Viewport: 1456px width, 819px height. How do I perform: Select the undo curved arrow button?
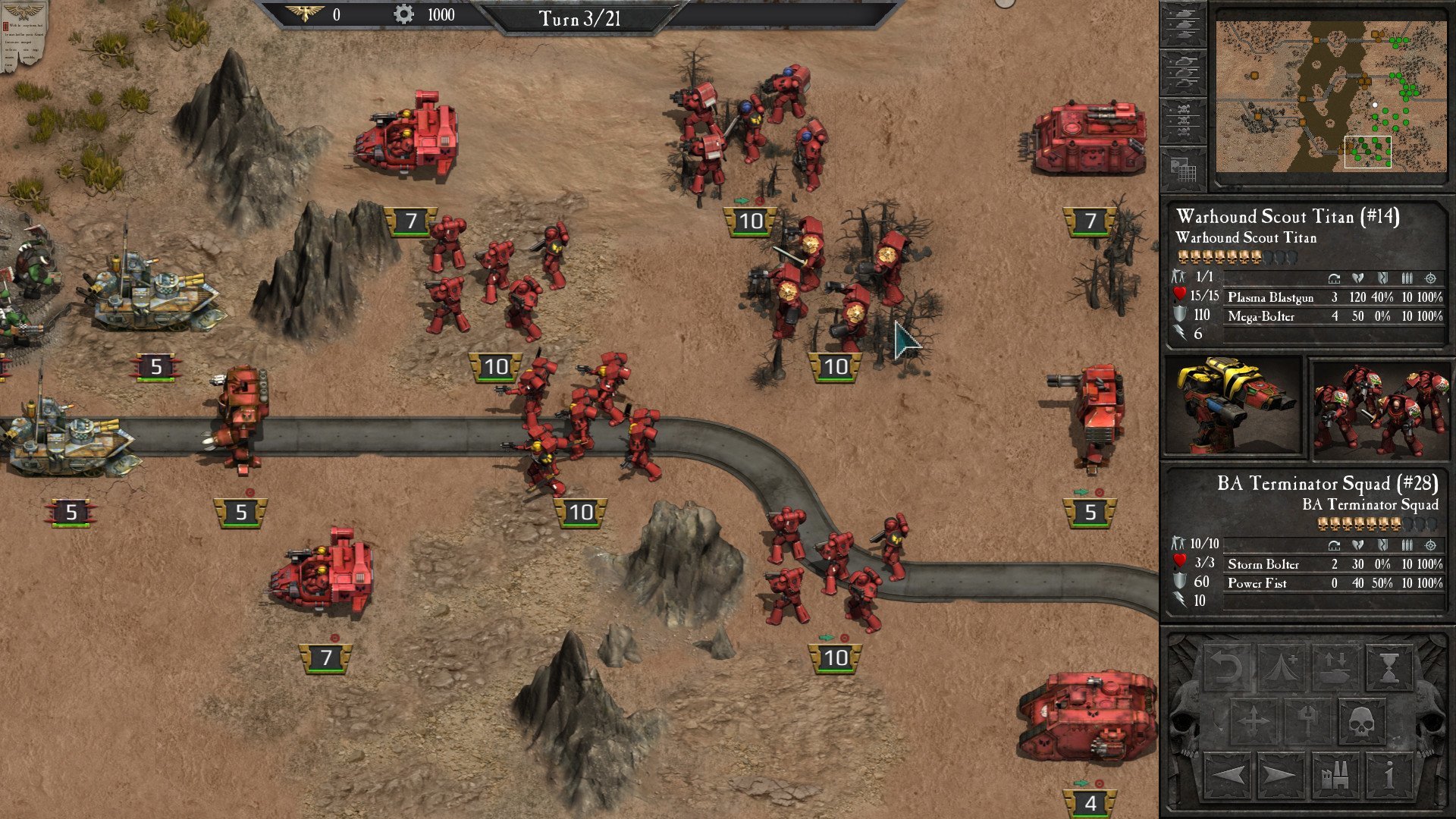click(x=1226, y=668)
